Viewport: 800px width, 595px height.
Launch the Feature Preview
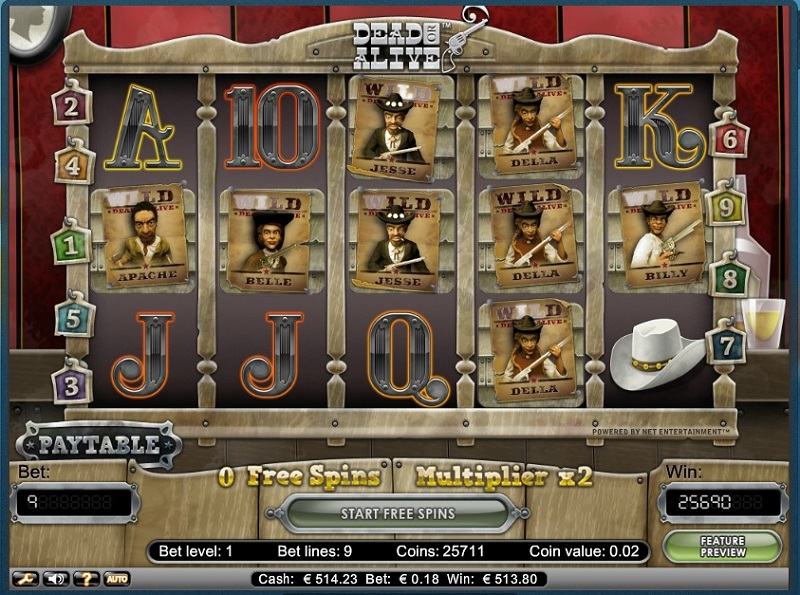736,546
